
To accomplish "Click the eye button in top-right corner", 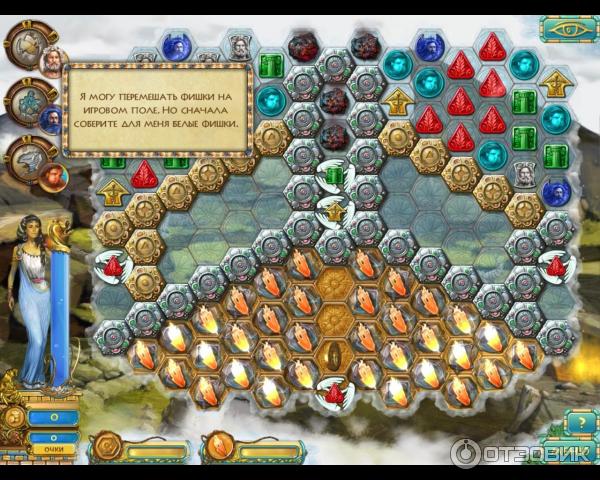I will point(569,27).
